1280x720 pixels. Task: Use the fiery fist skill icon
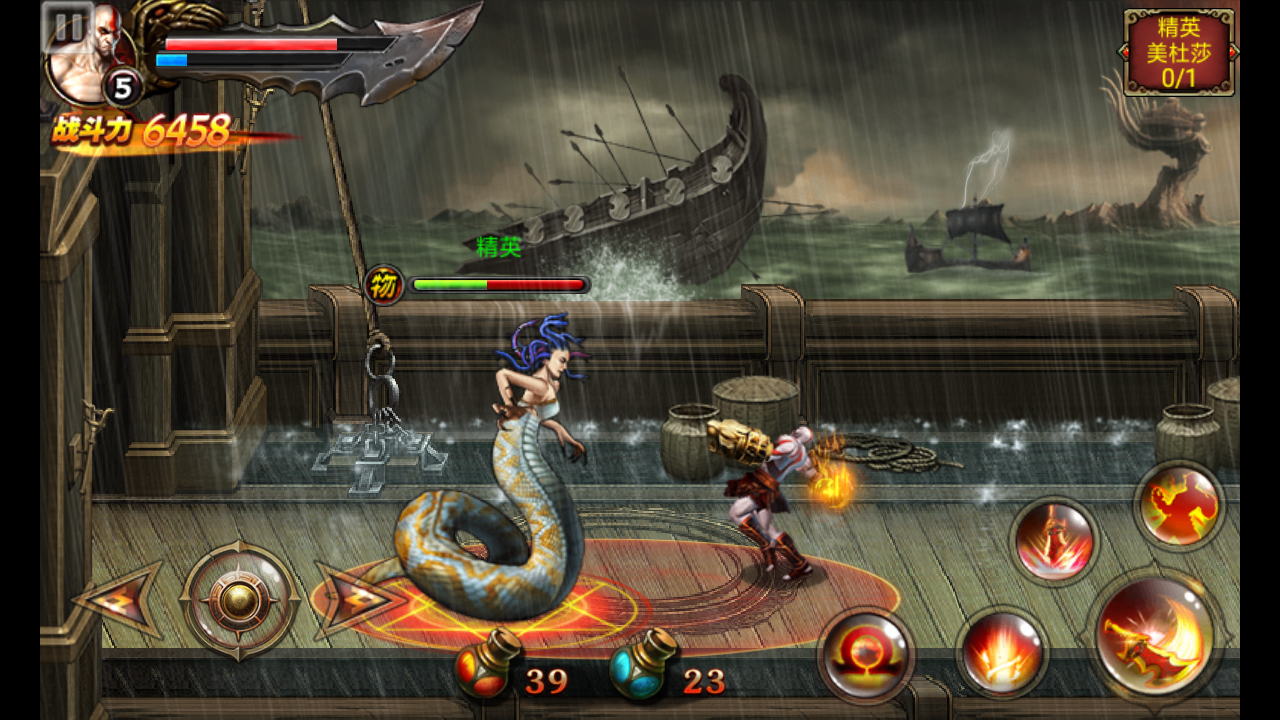coord(1181,505)
